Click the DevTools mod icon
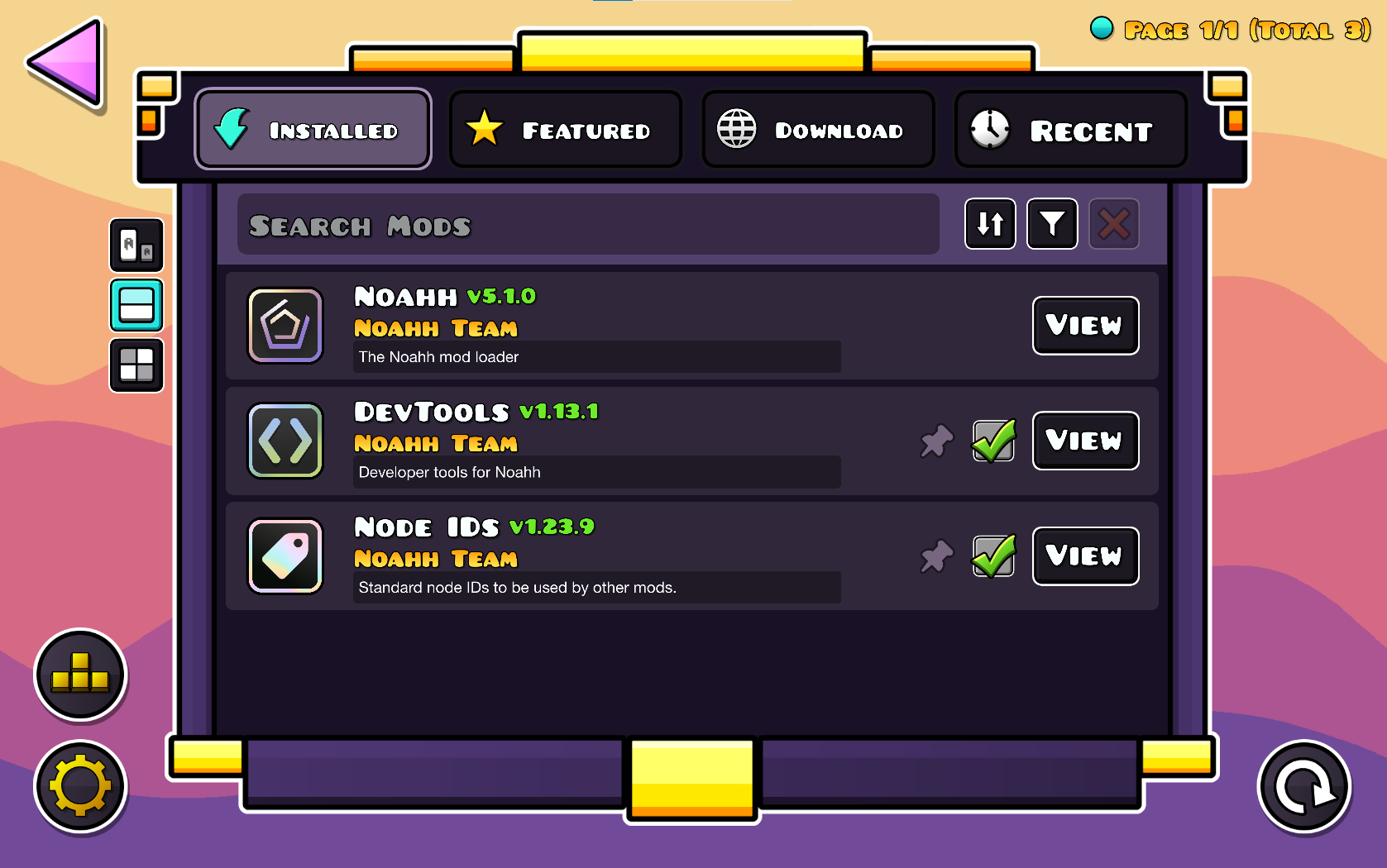 click(285, 441)
